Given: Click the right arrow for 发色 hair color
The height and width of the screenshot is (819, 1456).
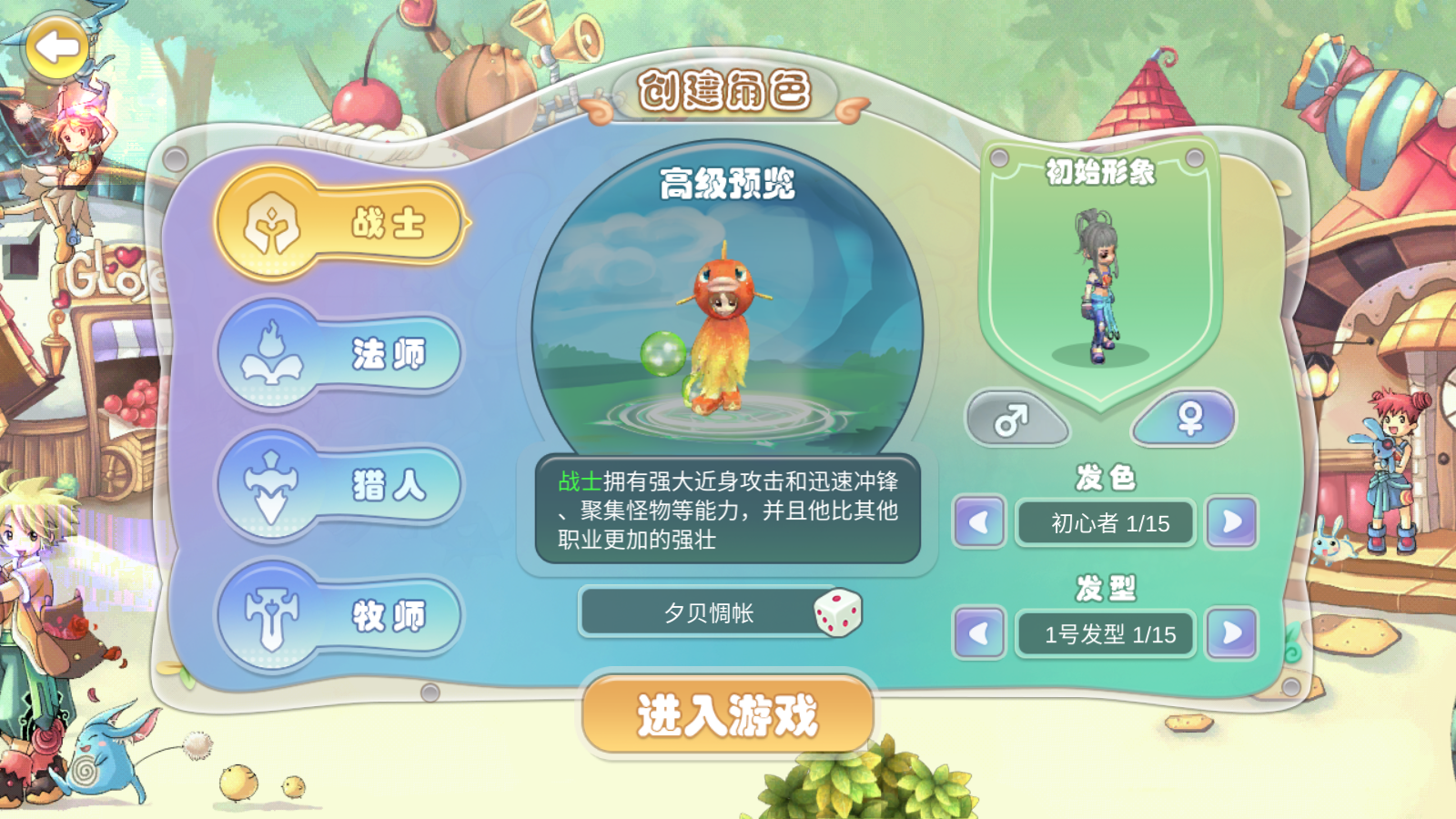Looking at the screenshot, I should pos(1233,523).
